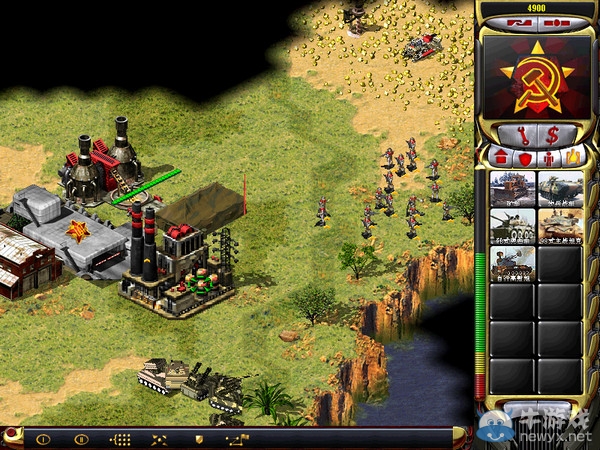Select the repair wrench button

coord(522,134)
